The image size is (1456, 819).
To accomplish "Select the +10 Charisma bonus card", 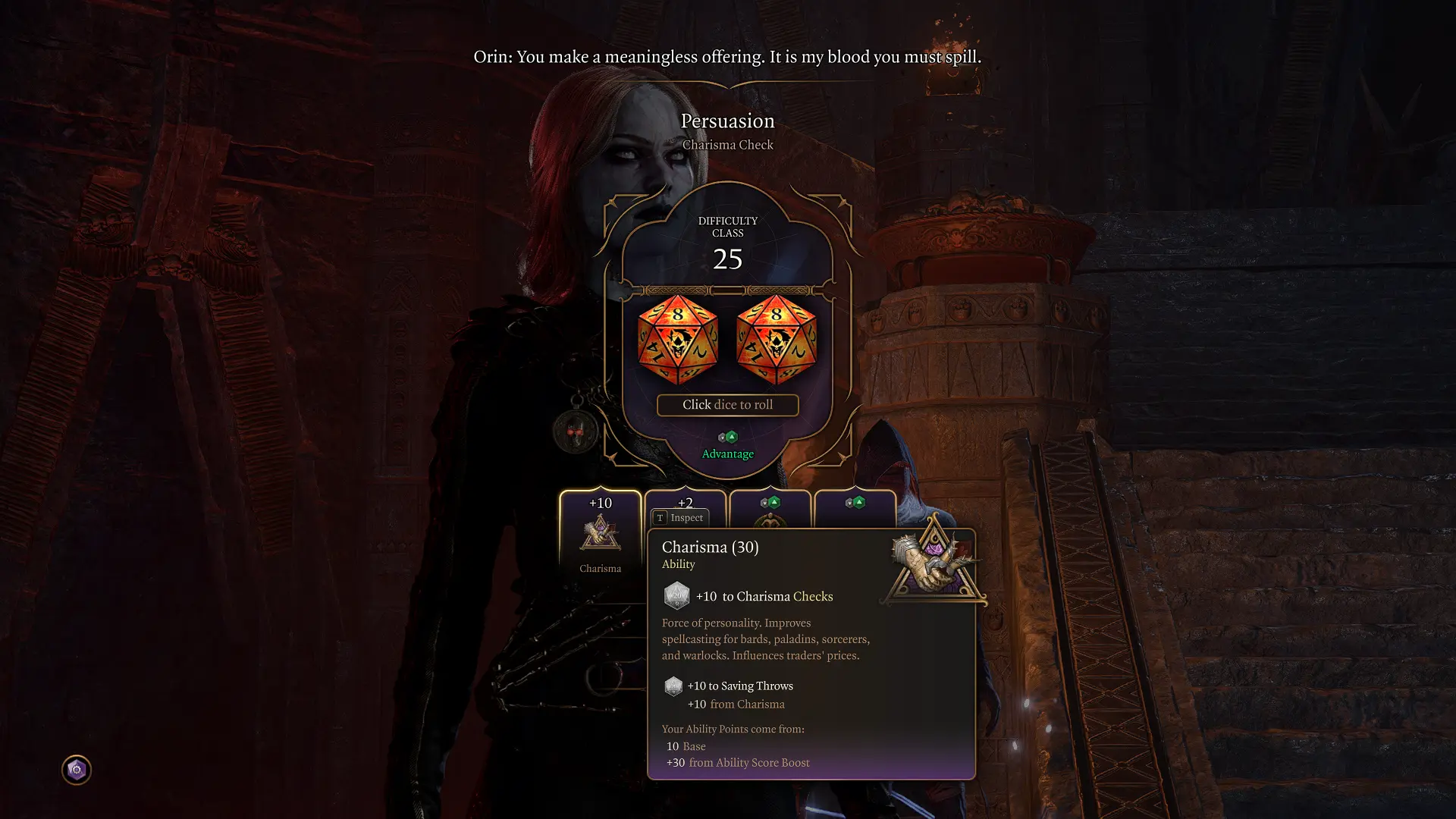I will tap(600, 533).
